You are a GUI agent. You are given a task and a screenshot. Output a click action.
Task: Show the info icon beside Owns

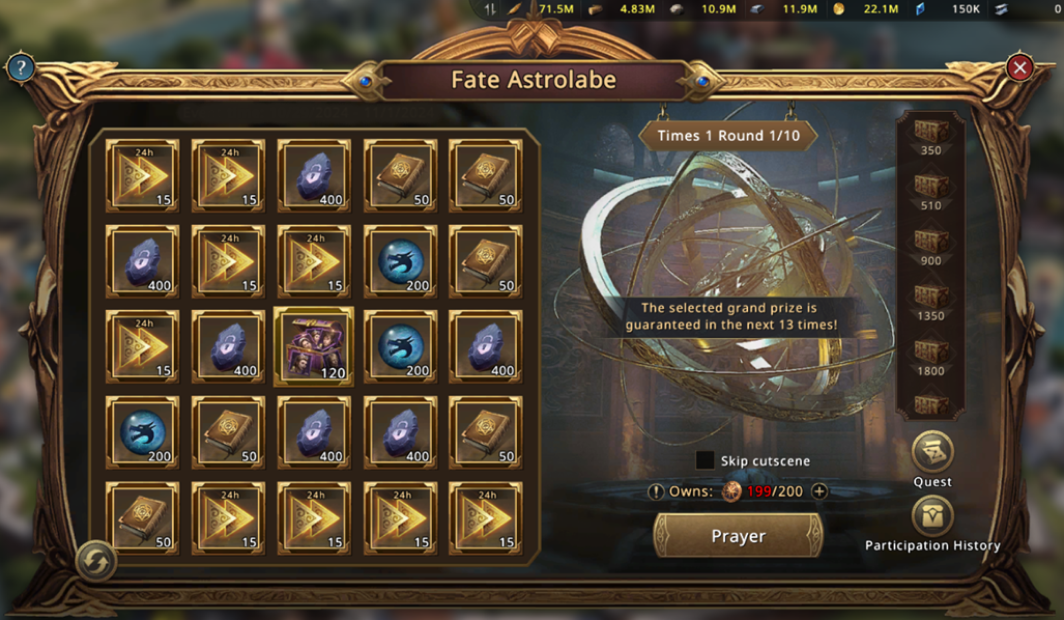click(655, 491)
